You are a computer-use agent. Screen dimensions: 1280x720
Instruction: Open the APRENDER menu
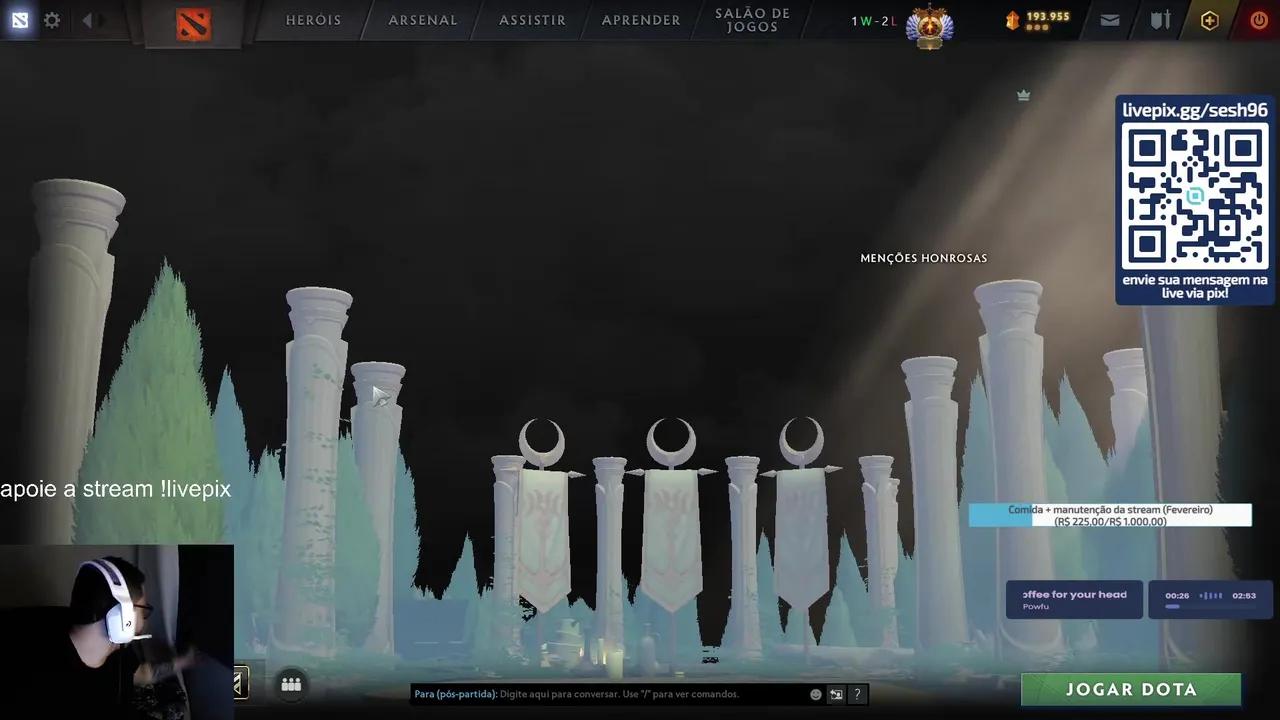coord(640,19)
